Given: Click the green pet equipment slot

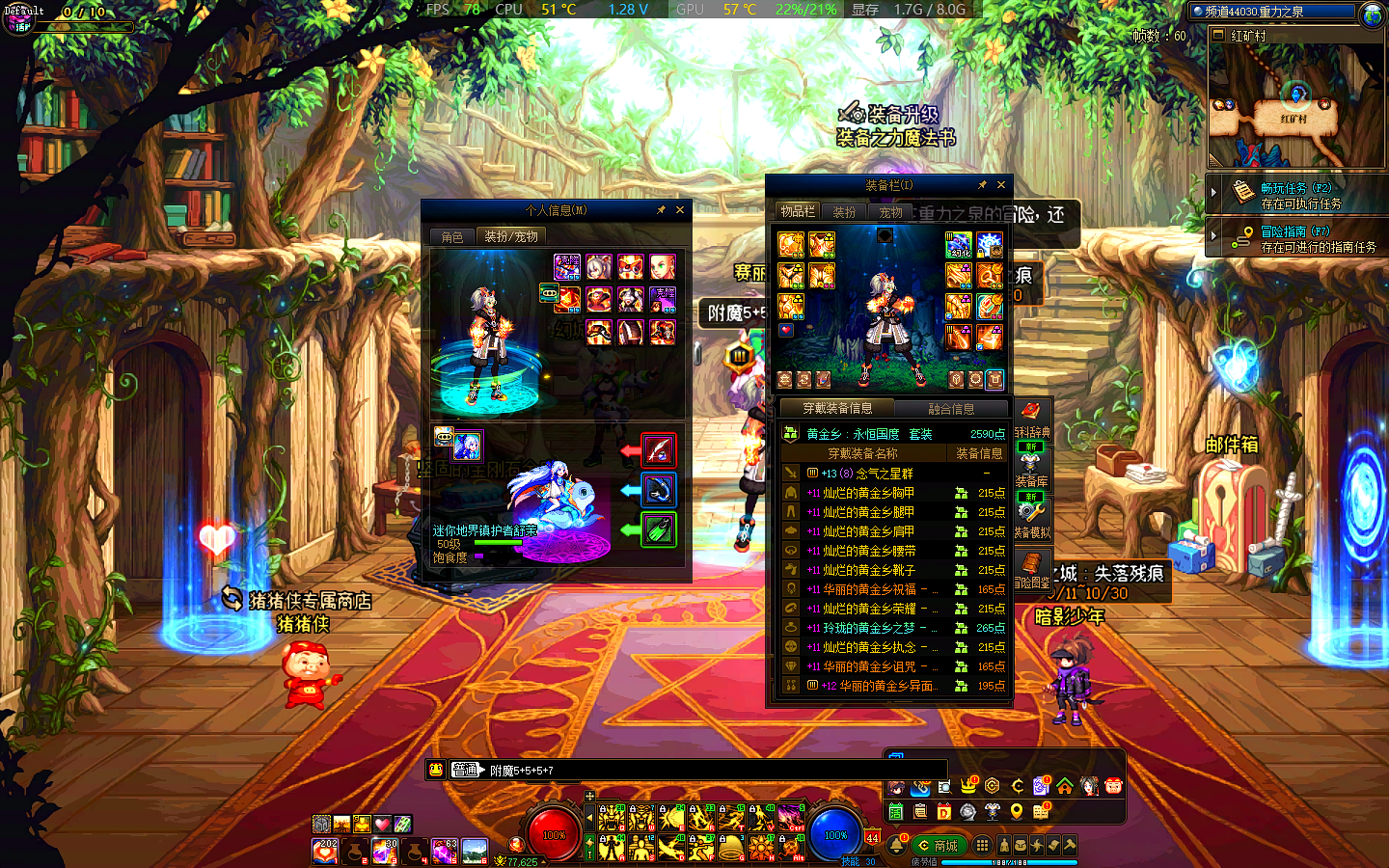Looking at the screenshot, I should pos(659,529).
